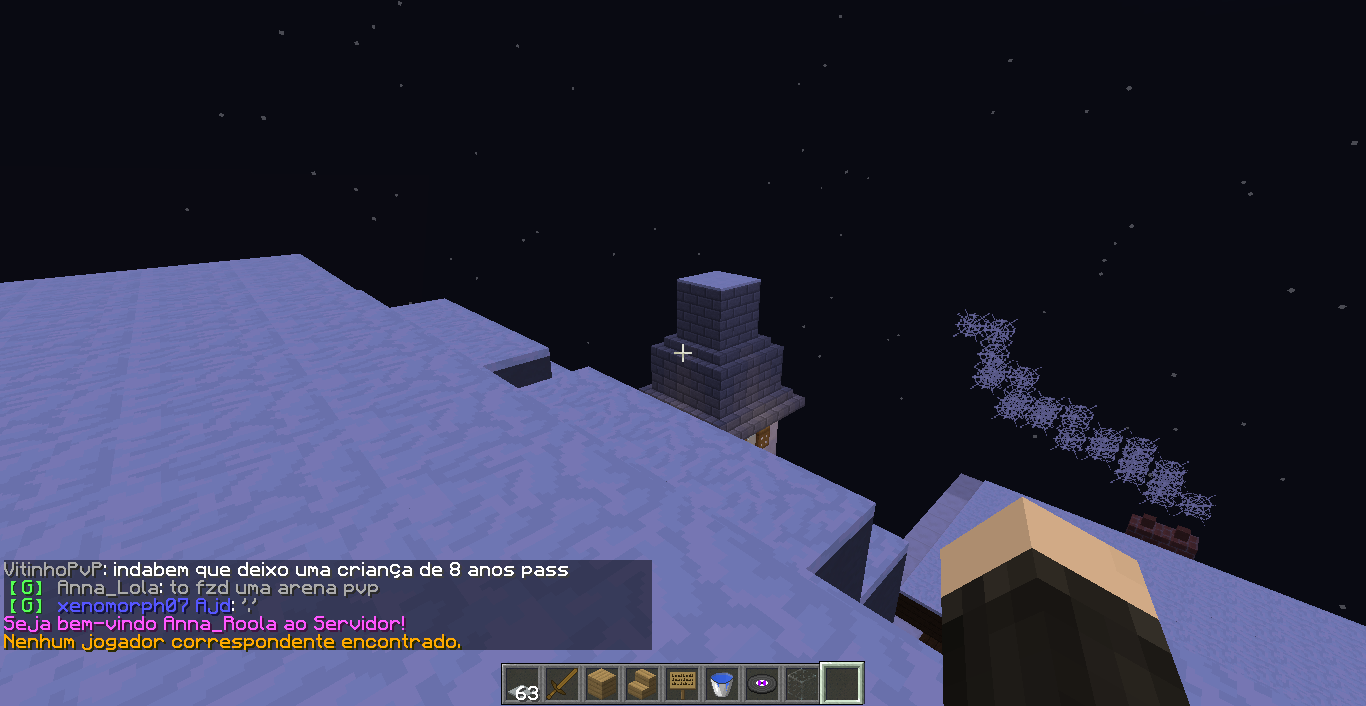The image size is (1366, 706).
Task: Click the pink welcome message for Anna_Roola
Action: (x=205, y=624)
